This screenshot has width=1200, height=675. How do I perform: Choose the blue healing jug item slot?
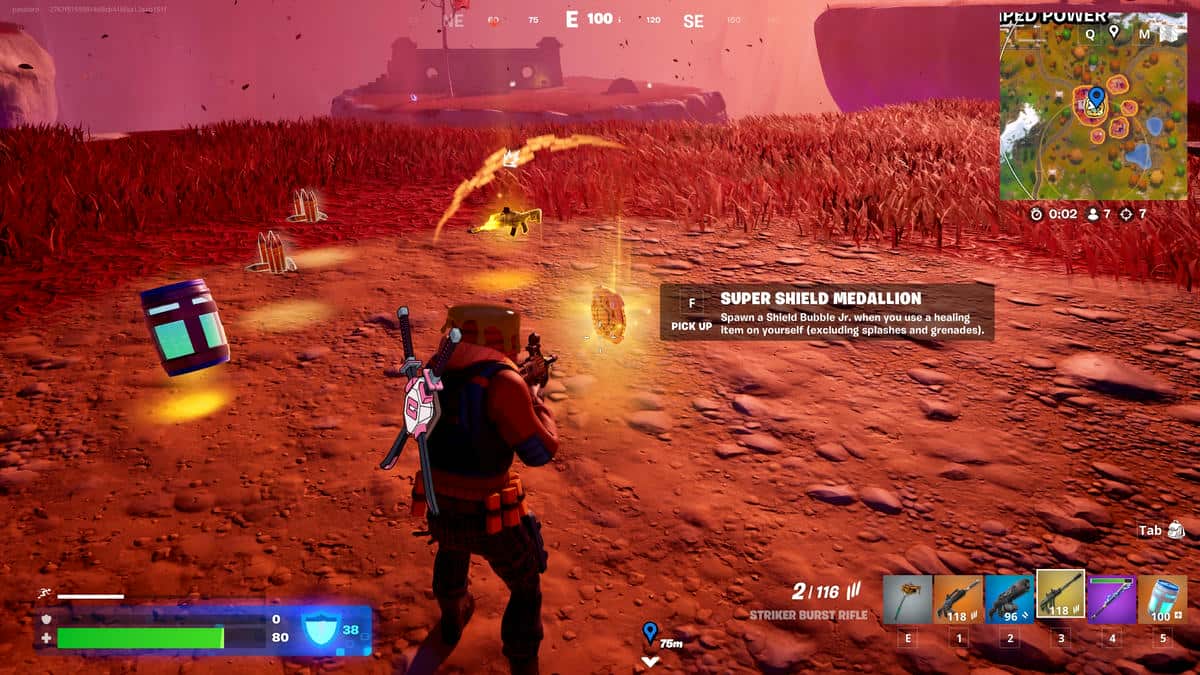(x=1162, y=599)
